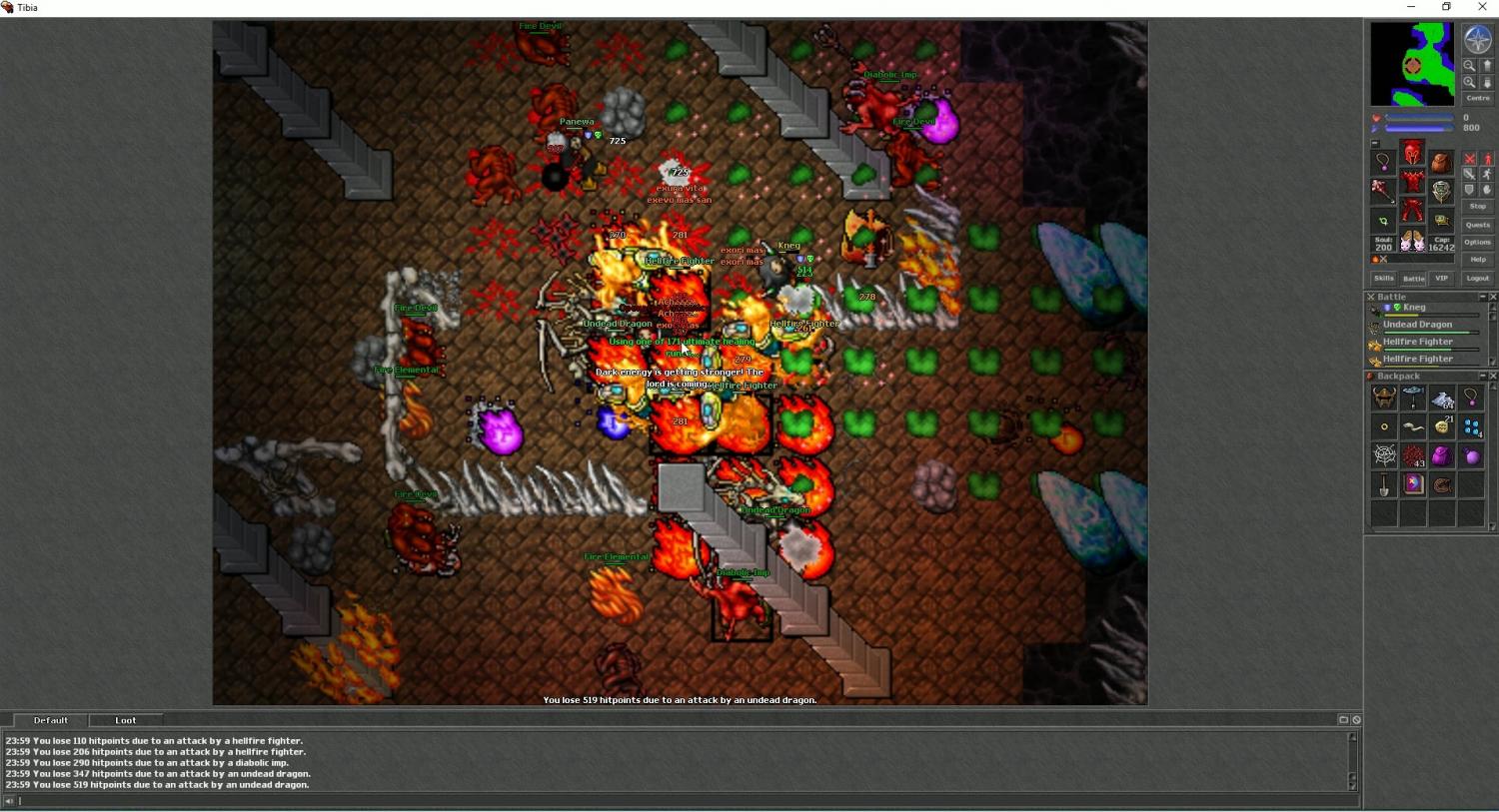1499x812 pixels.
Task: Open the Quests log
Action: [x=1477, y=225]
